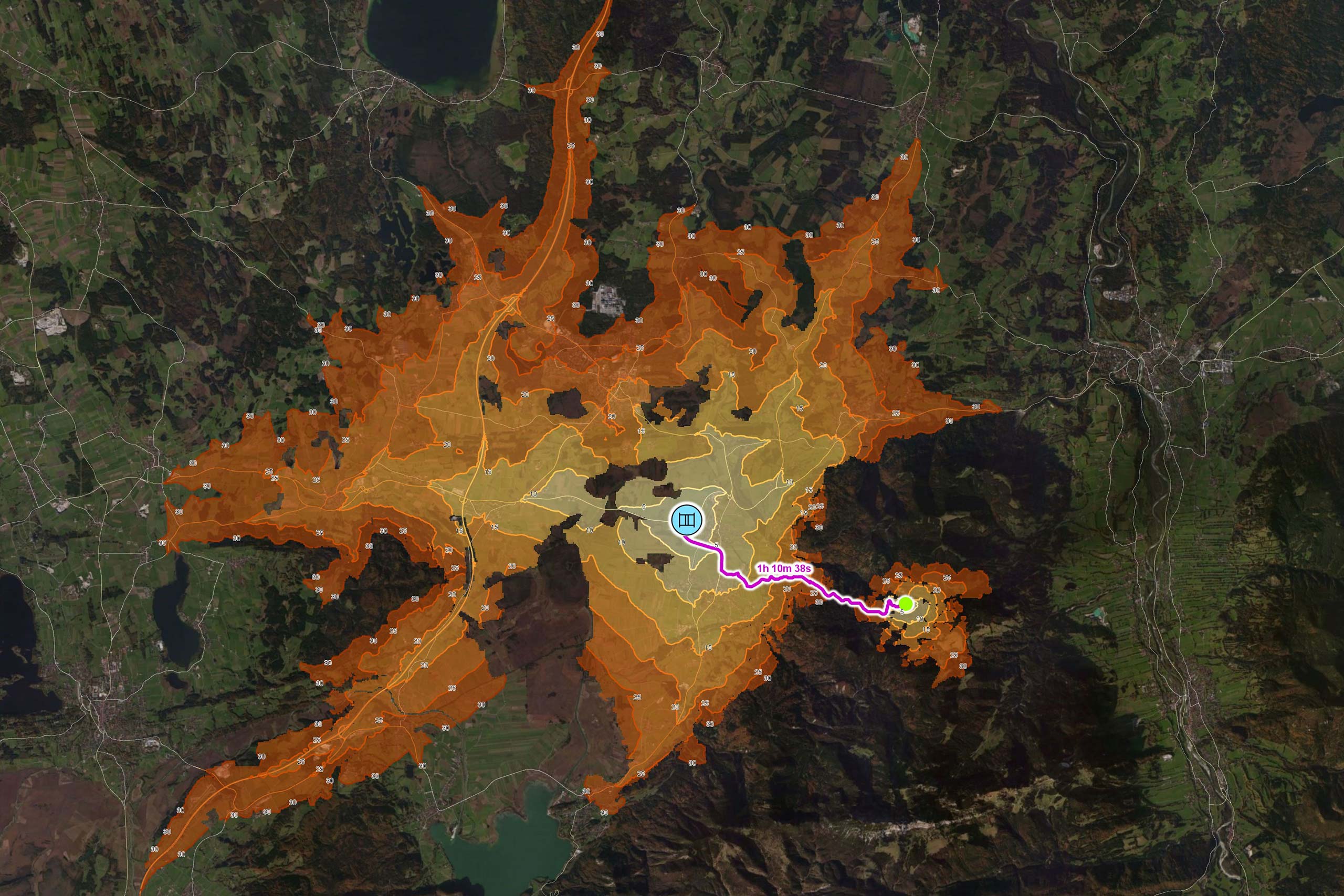This screenshot has height=896, width=1344.
Task: Select the 1h 10m 38s route label
Action: (783, 568)
